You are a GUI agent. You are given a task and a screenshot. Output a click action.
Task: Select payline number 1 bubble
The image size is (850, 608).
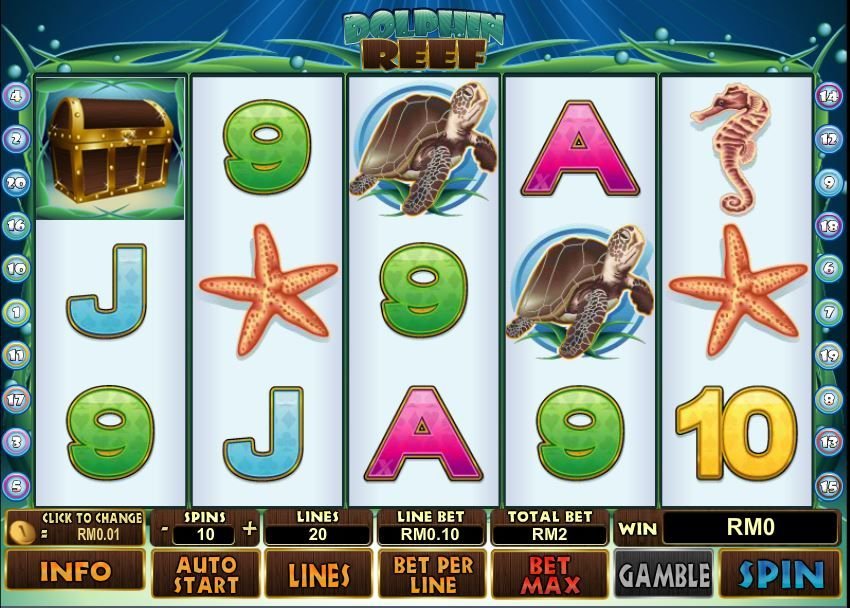16,311
